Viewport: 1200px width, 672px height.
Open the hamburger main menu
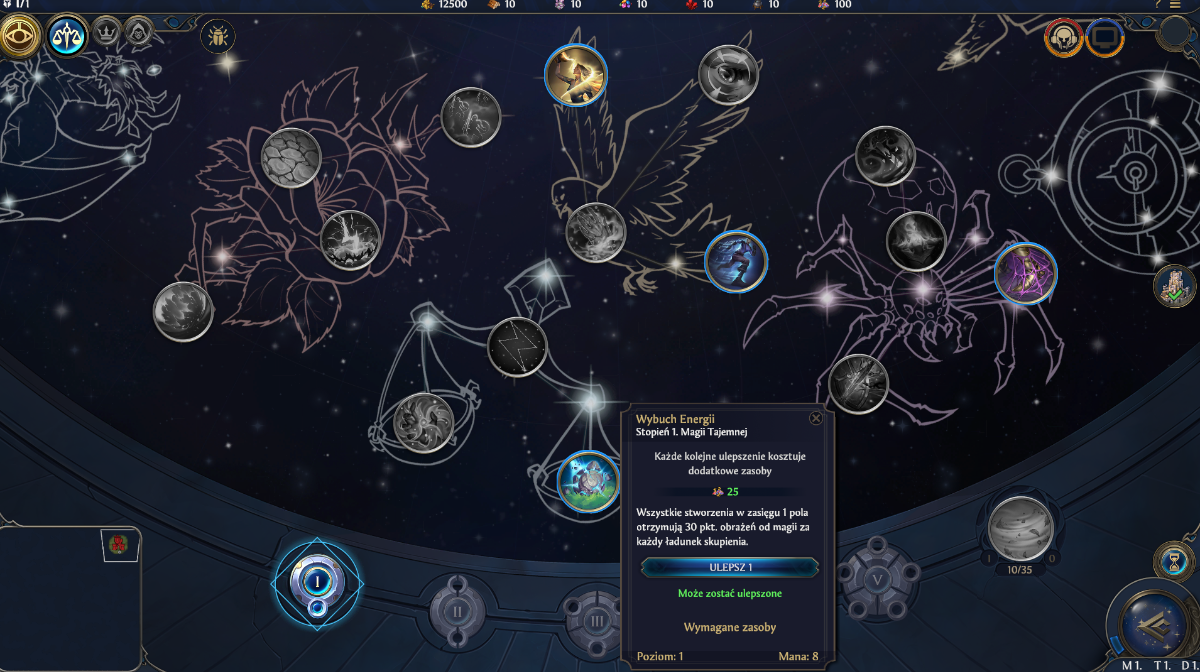click(x=1175, y=5)
